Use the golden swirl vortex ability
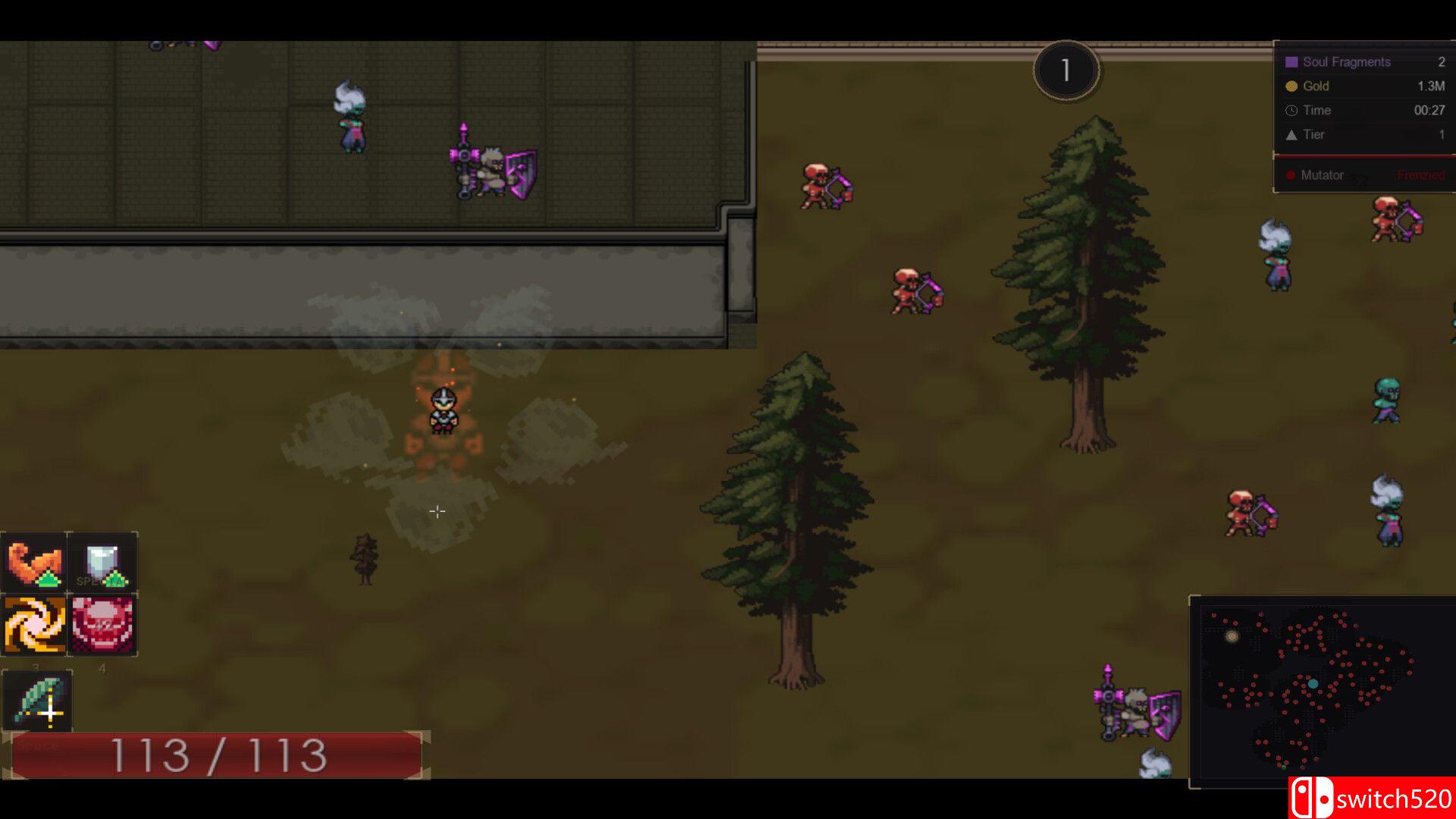 click(x=34, y=626)
